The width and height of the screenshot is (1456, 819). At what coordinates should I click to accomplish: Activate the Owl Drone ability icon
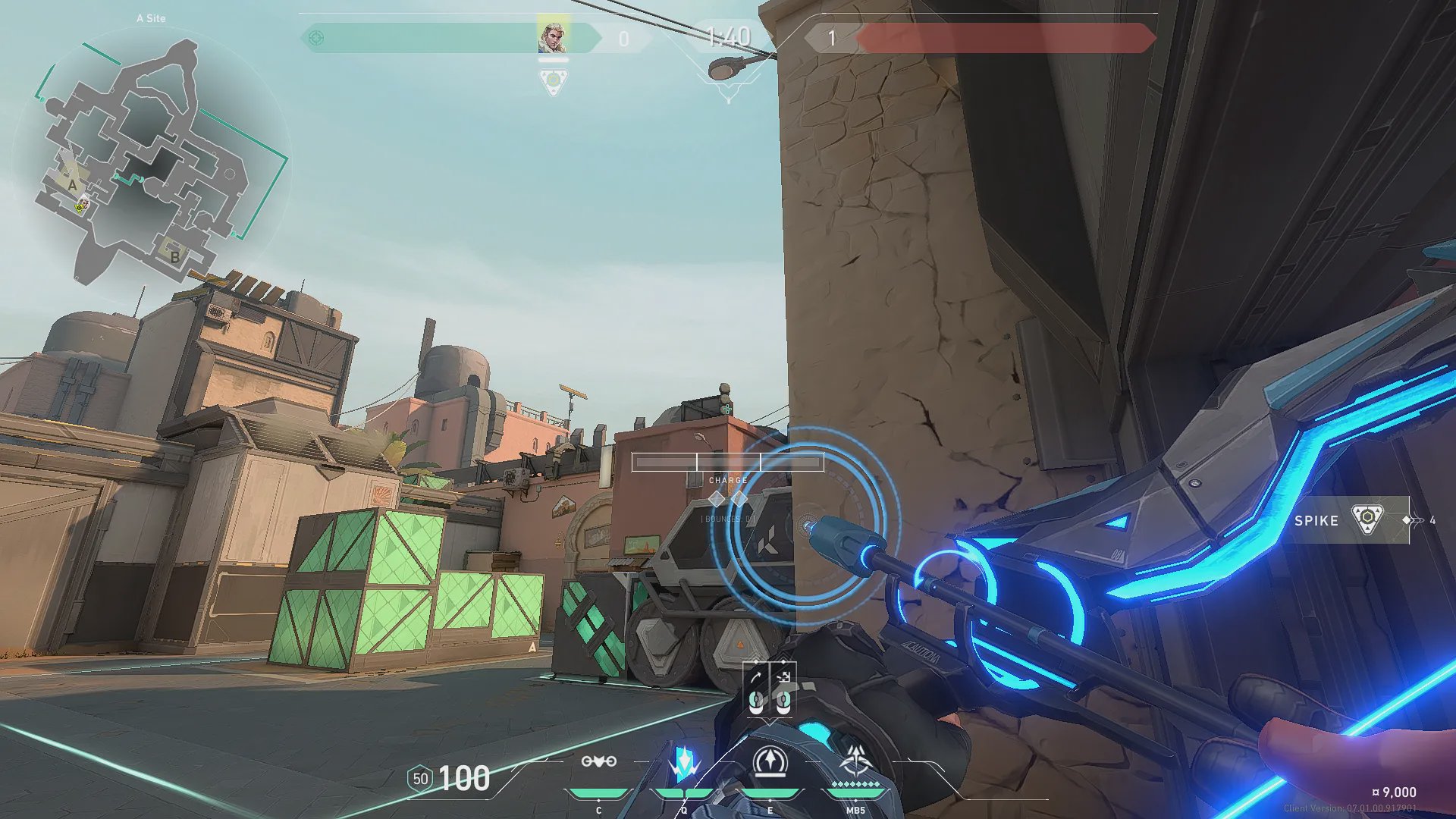pos(598,761)
